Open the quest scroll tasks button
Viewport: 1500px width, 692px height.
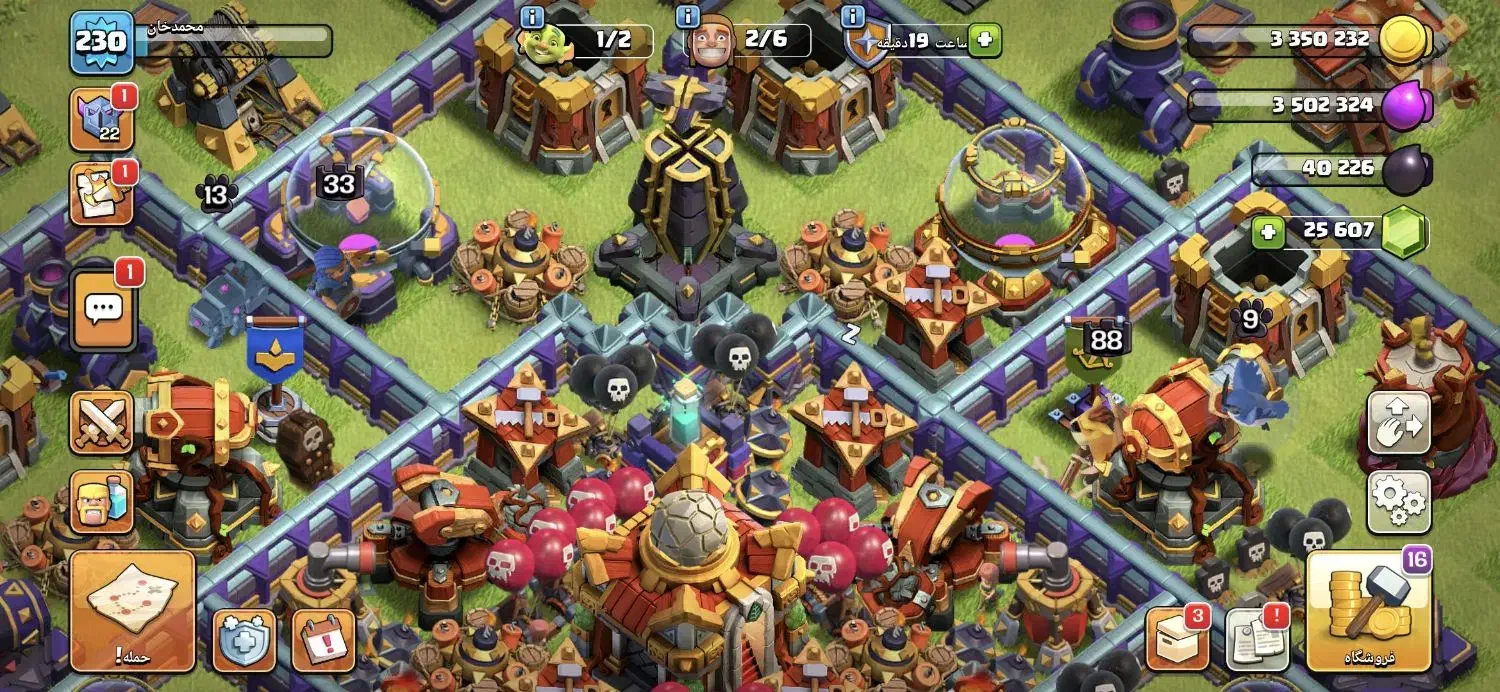(x=101, y=195)
